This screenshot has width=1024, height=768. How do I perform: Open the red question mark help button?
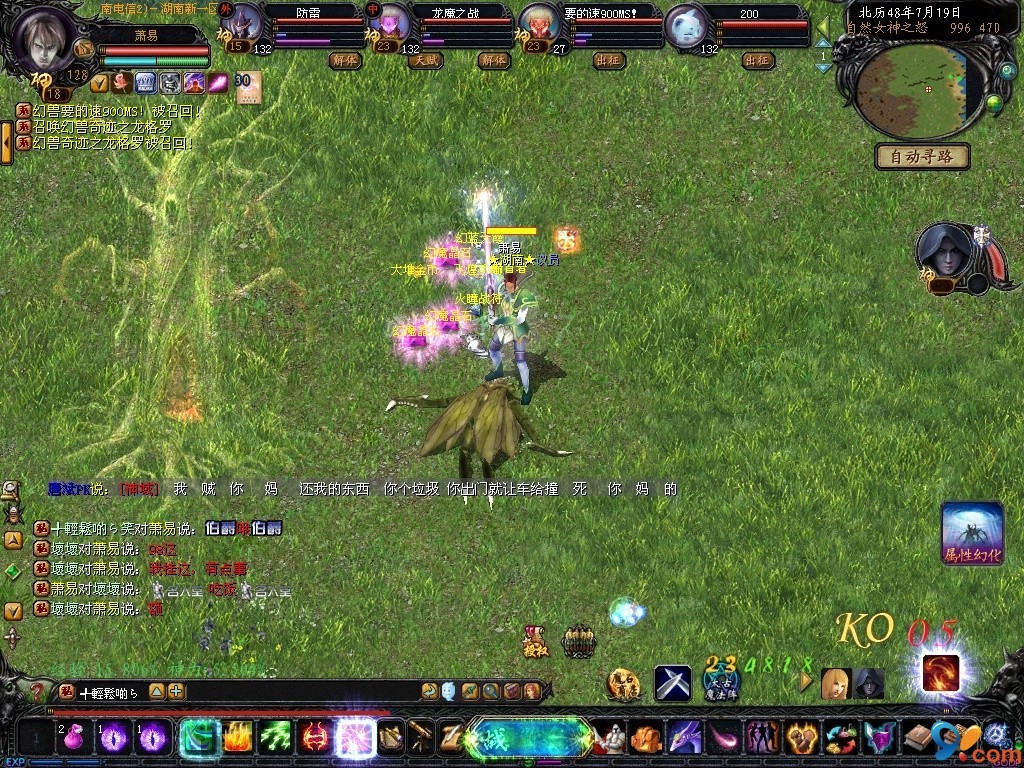pos(37,691)
